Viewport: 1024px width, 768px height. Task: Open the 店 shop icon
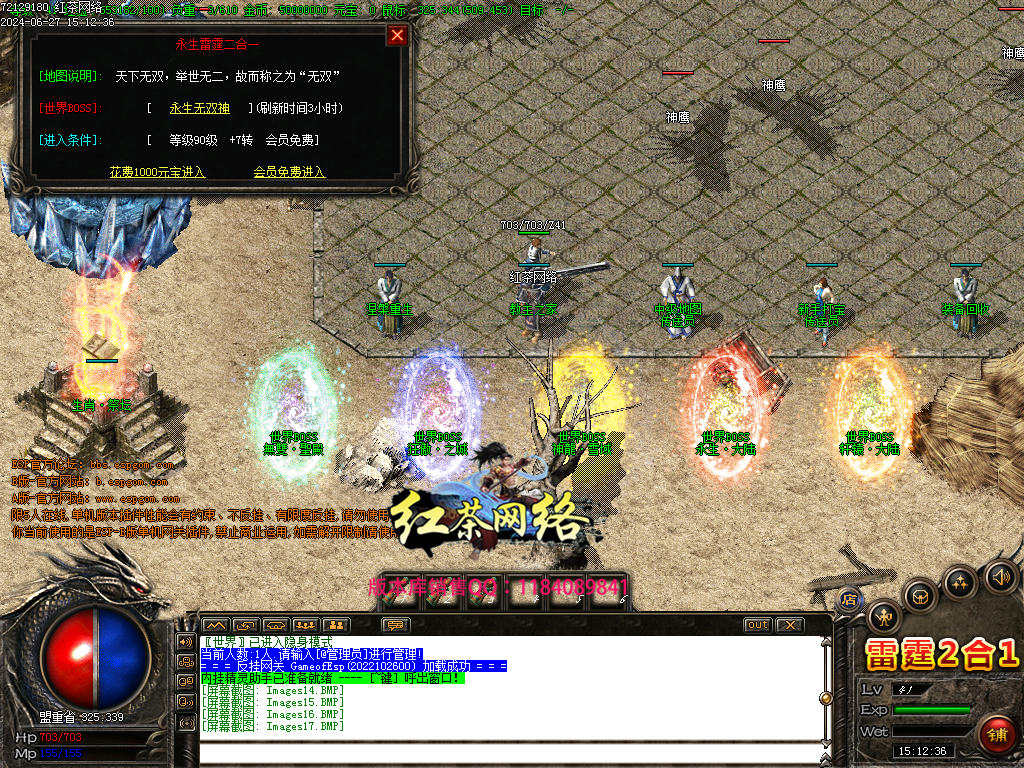(850, 599)
